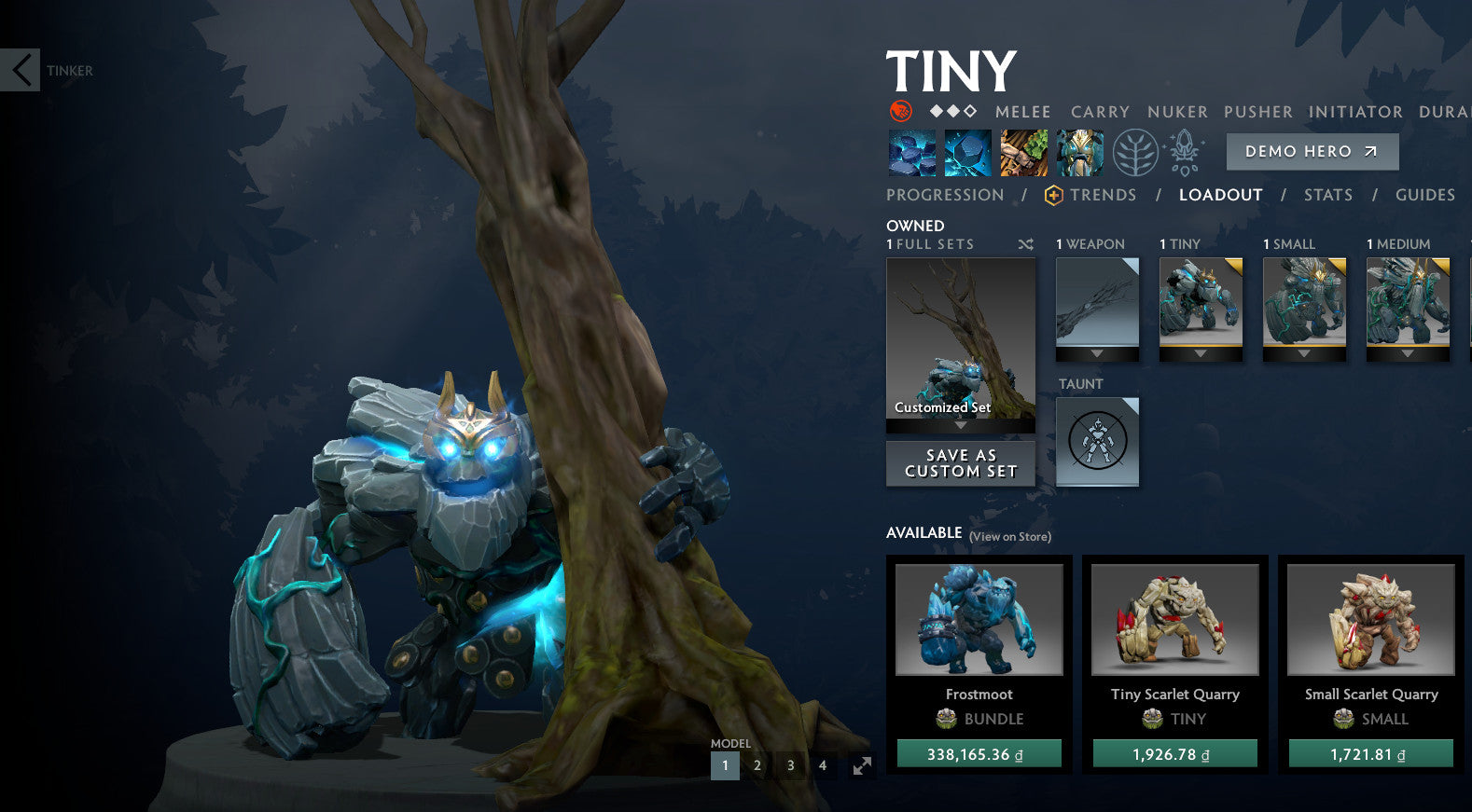The image size is (1472, 812).
Task: Select model variation 2
Action: click(757, 764)
